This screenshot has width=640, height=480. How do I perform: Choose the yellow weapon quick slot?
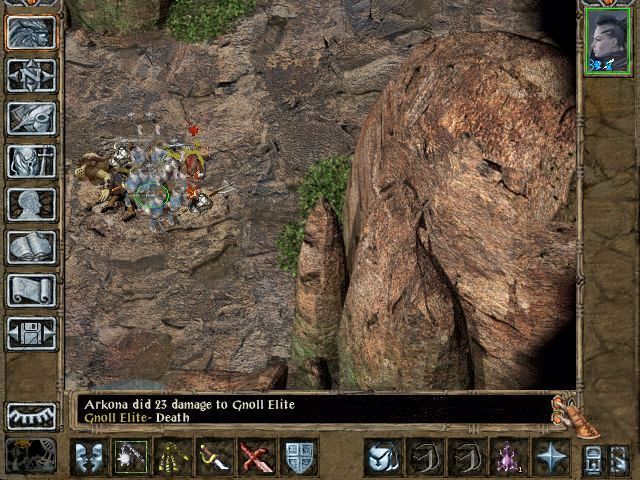coord(174,458)
